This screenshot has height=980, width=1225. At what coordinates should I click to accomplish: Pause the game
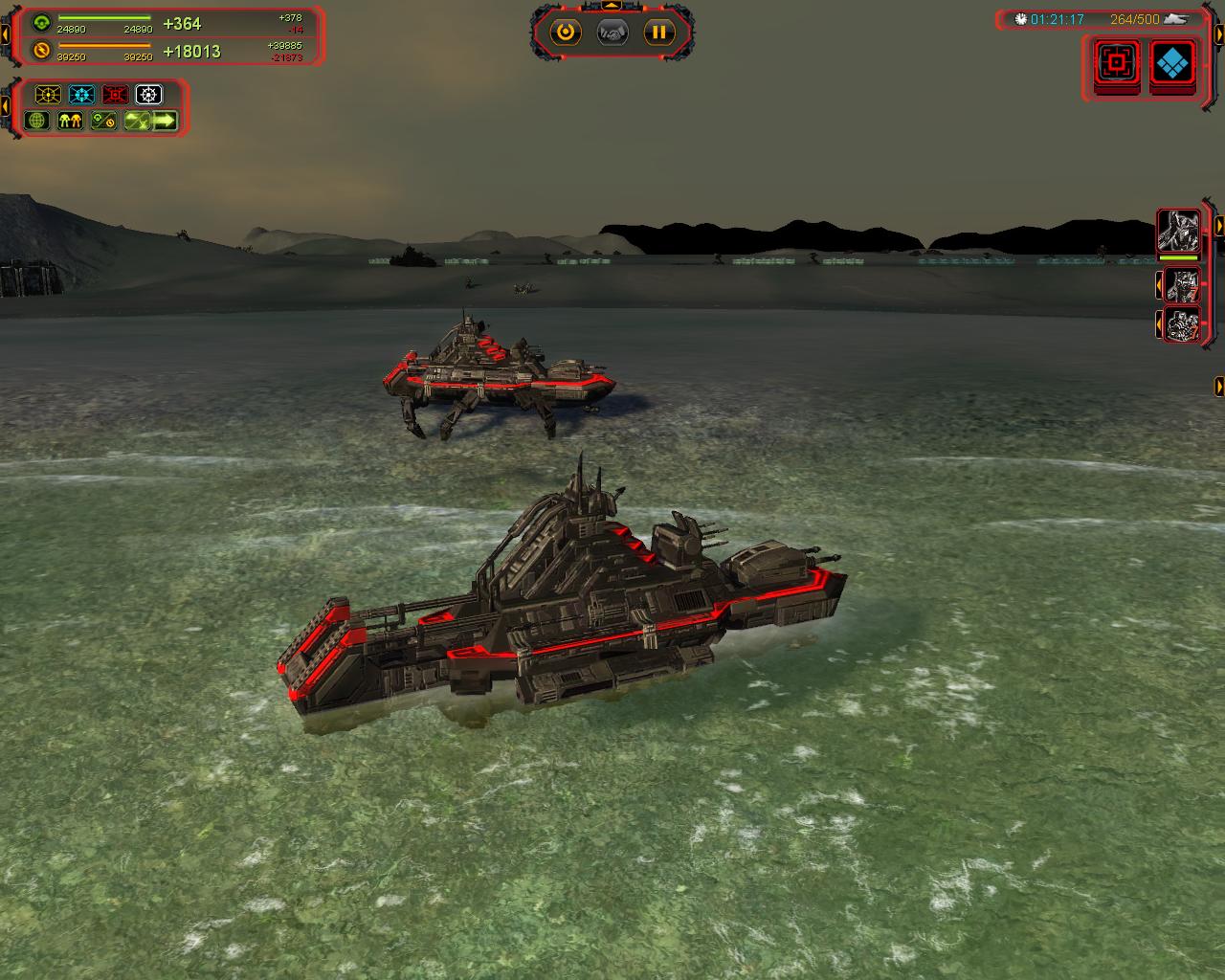click(x=658, y=33)
